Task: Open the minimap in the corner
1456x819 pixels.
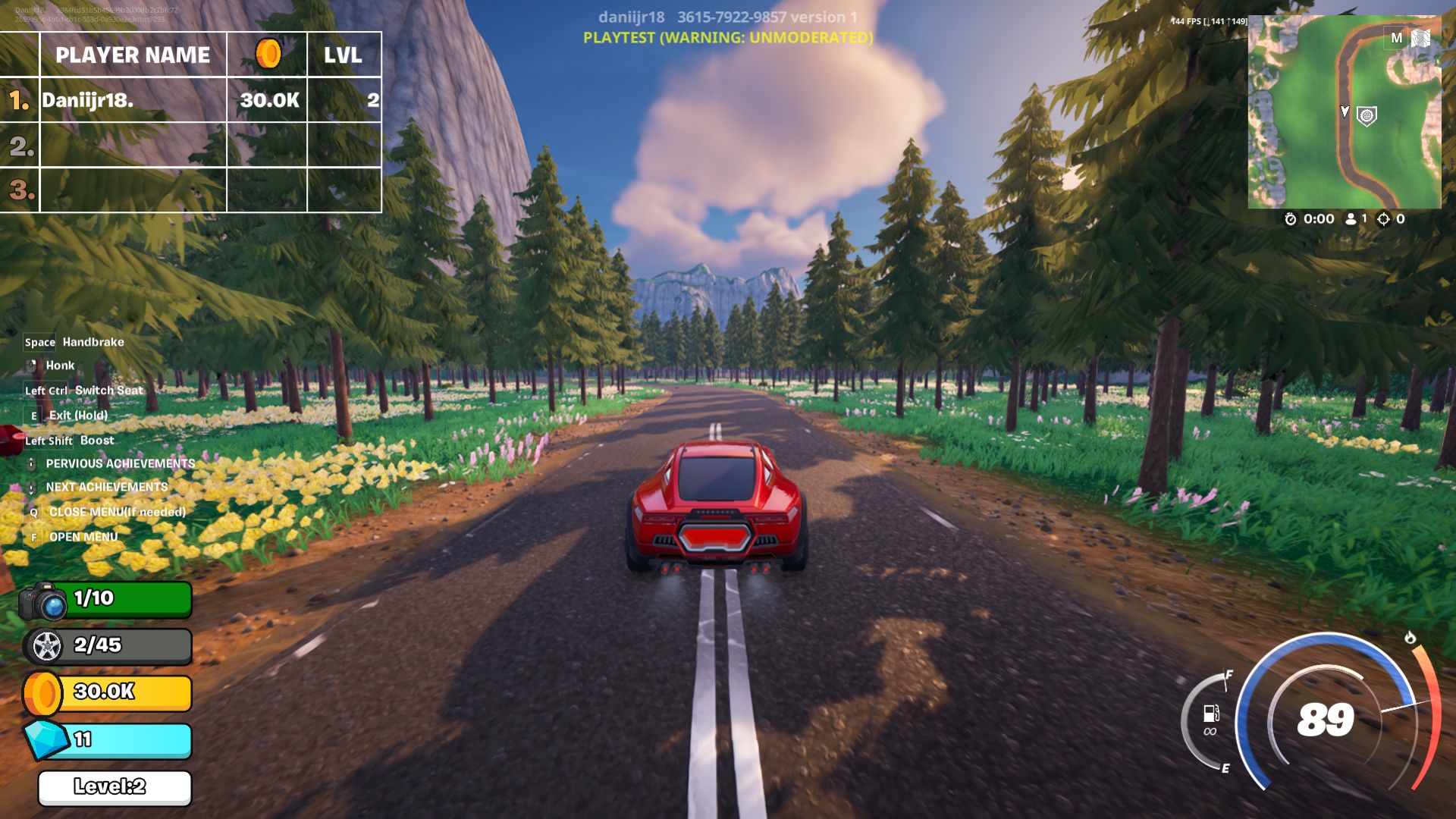Action: point(1344,112)
